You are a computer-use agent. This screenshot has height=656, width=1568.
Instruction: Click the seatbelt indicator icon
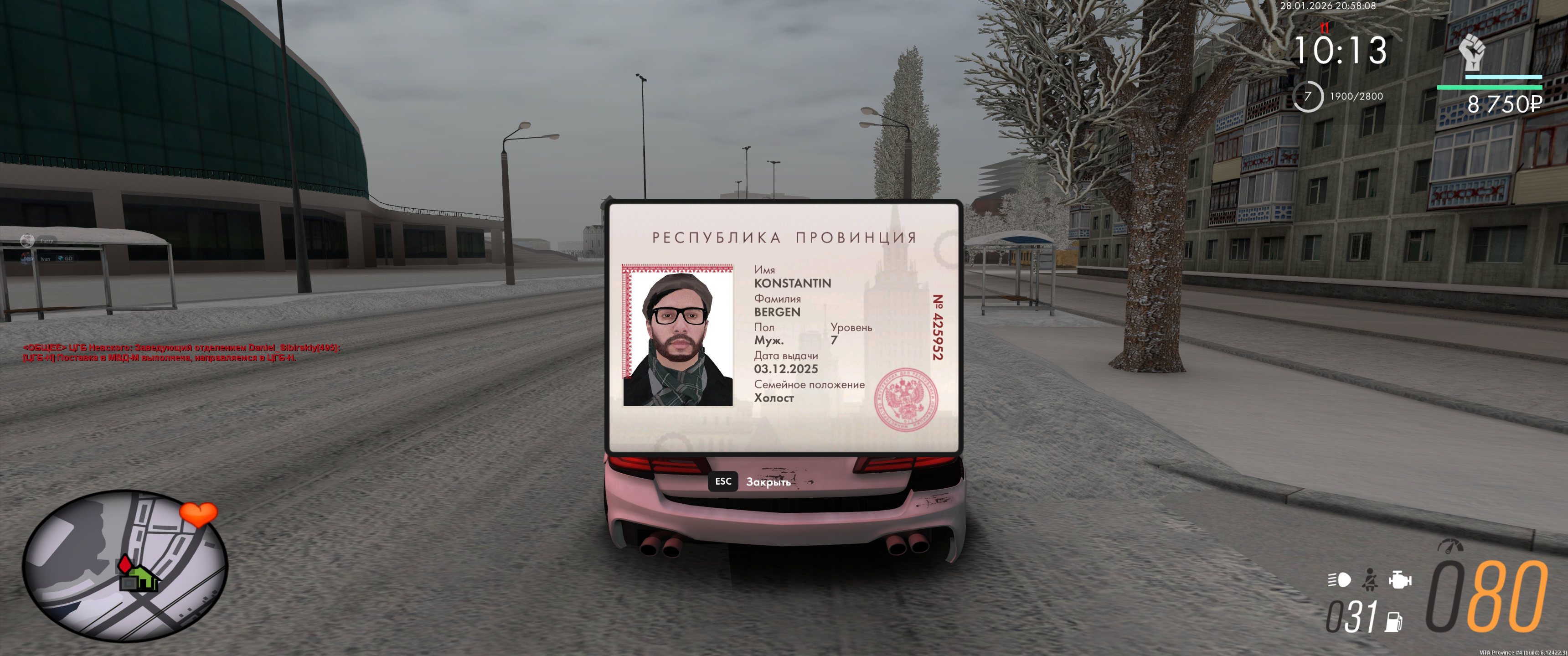click(x=1370, y=579)
